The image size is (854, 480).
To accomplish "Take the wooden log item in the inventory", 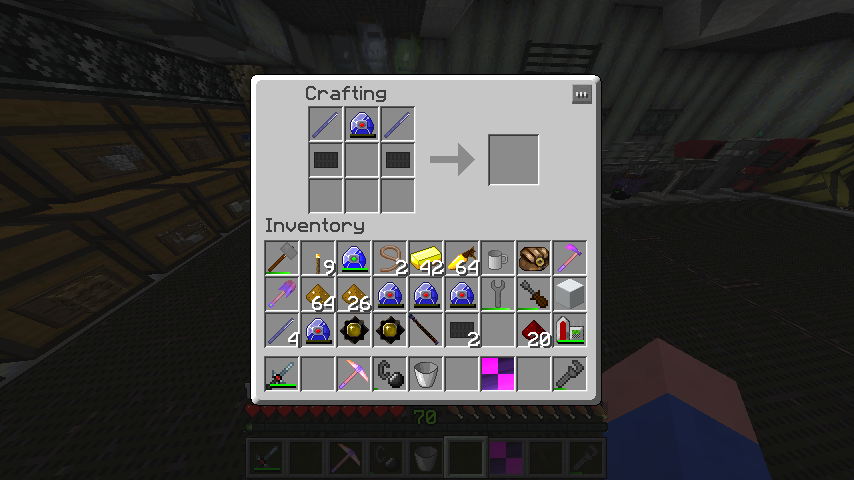I will pyautogui.click(x=533, y=258).
